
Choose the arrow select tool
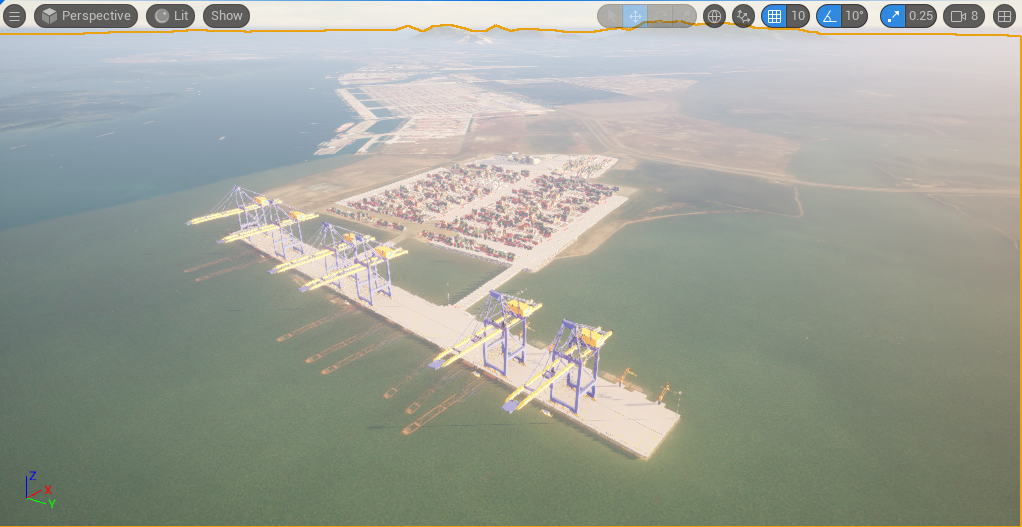pyautogui.click(x=610, y=16)
